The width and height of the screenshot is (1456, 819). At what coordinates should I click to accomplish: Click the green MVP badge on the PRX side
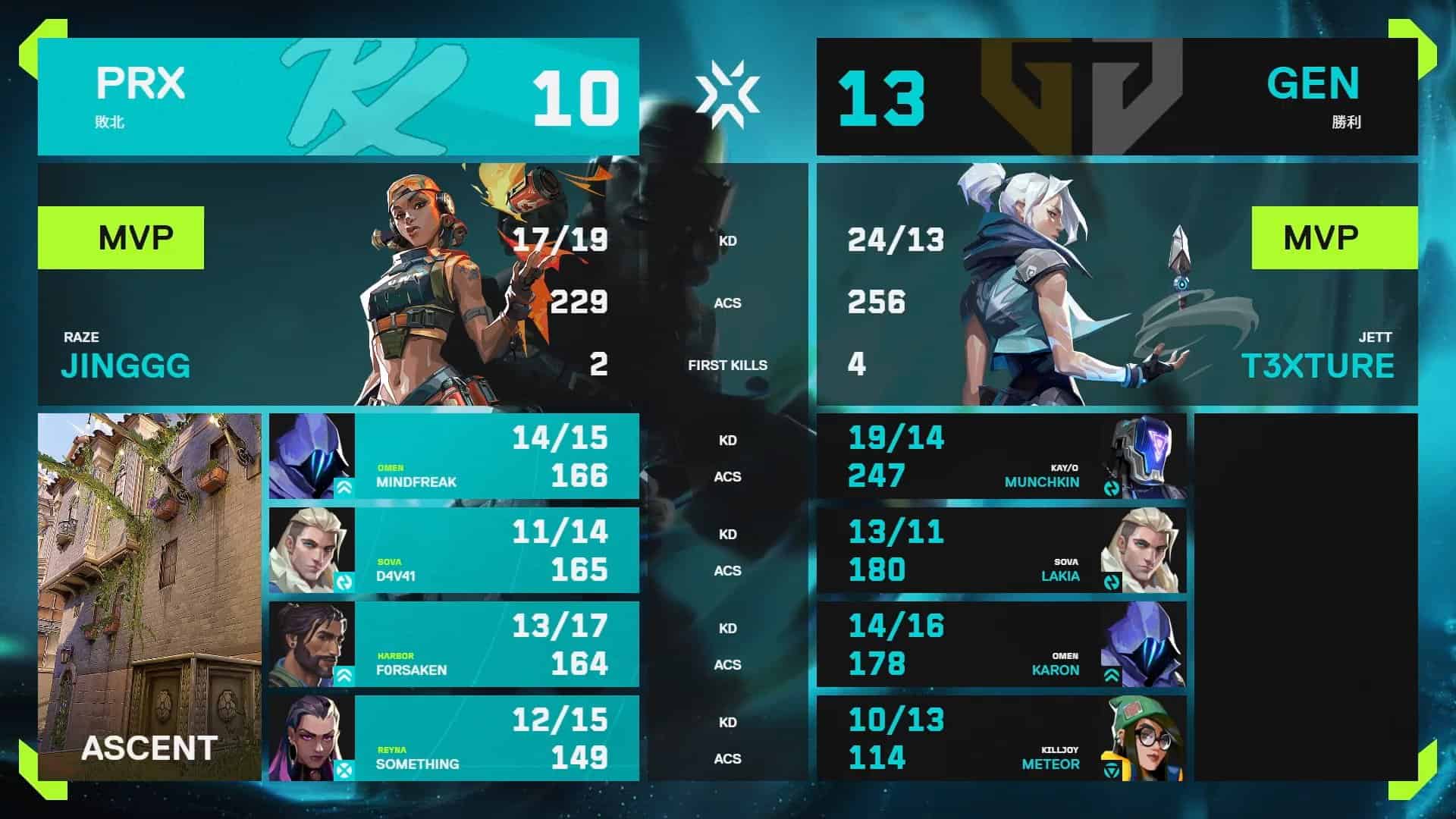click(x=121, y=235)
